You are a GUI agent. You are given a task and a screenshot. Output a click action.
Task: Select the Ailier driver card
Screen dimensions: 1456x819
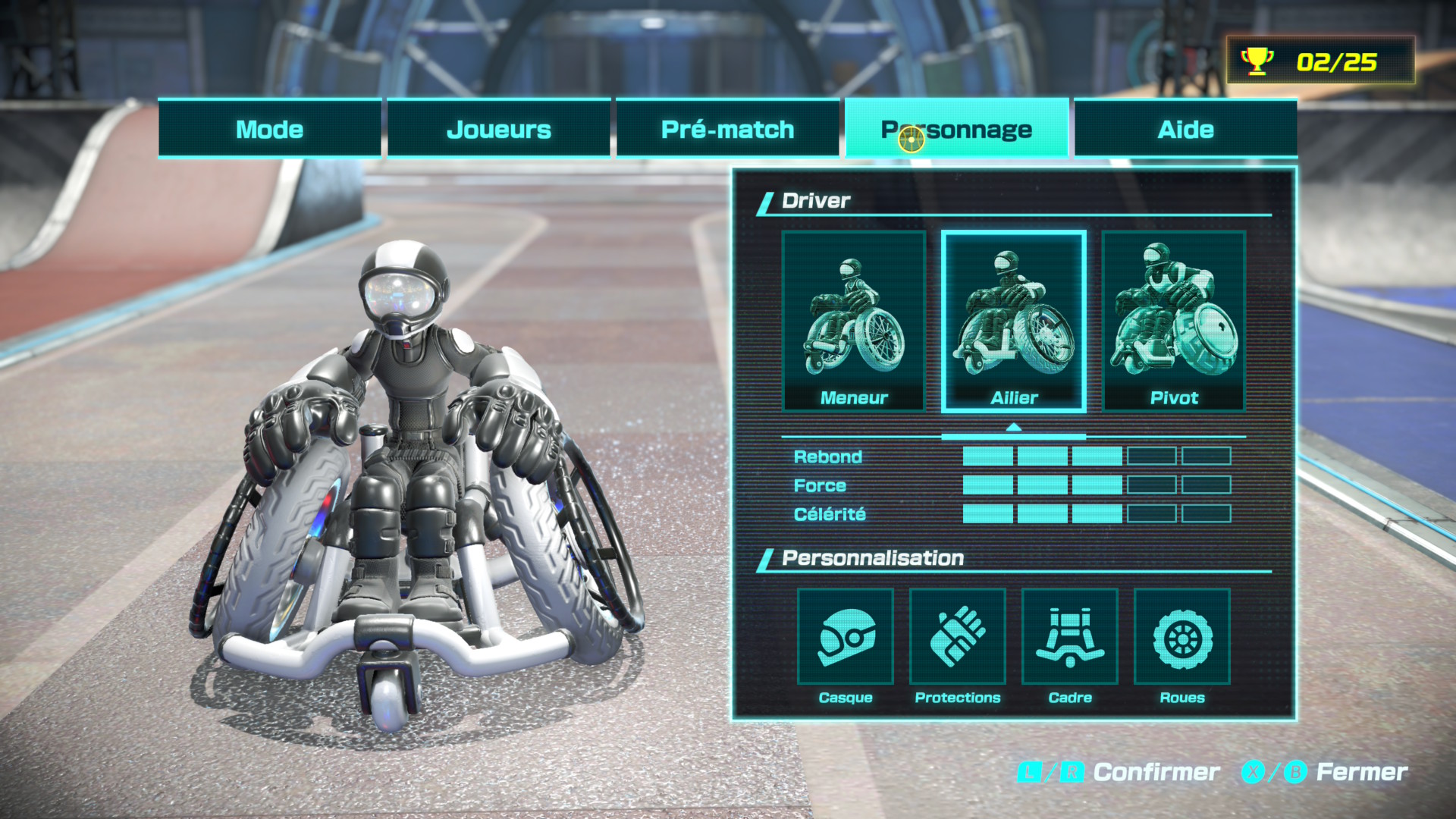(1014, 322)
